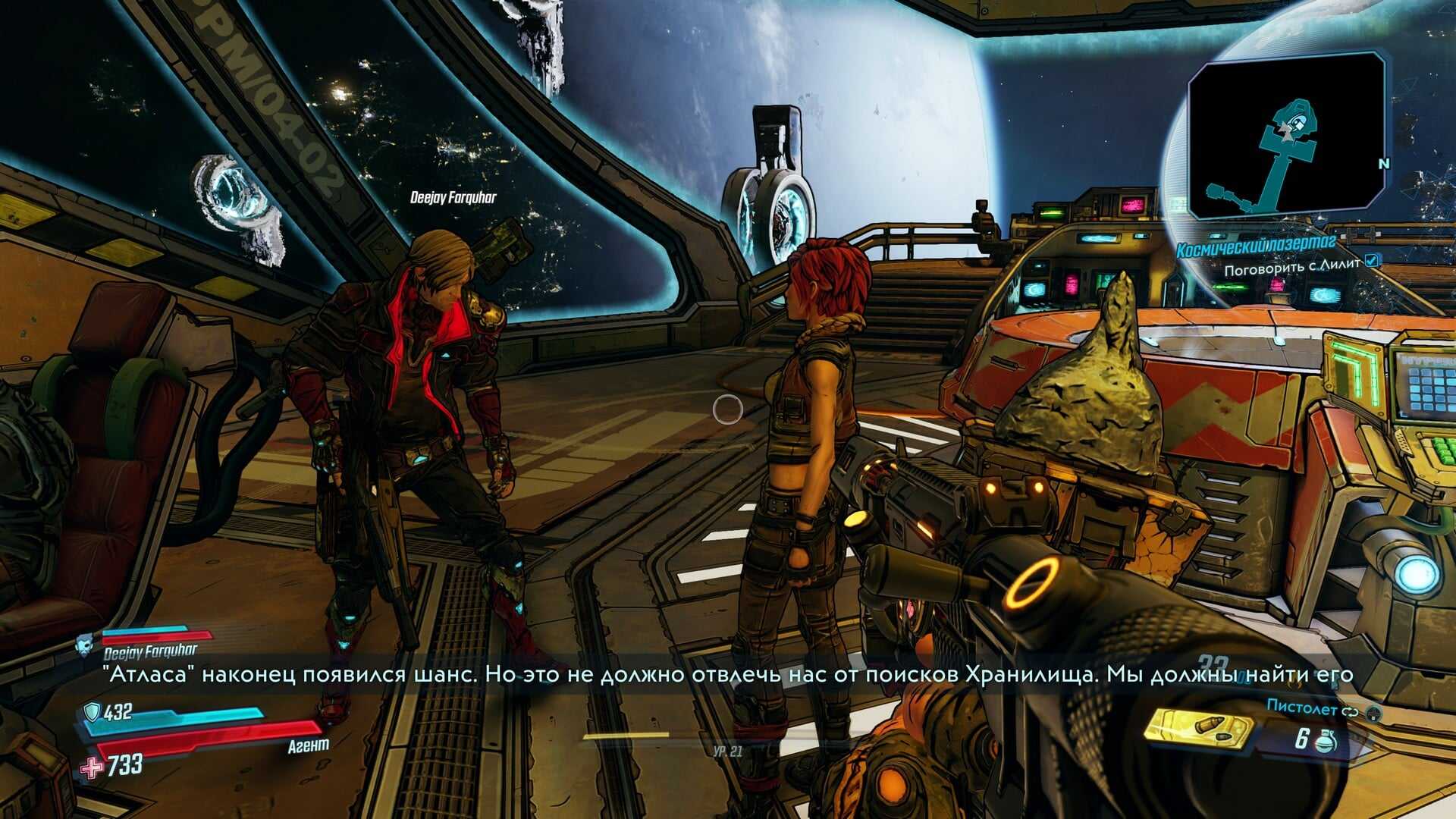
Task: Select the Космический лазертаг mission title
Action: (x=1255, y=249)
